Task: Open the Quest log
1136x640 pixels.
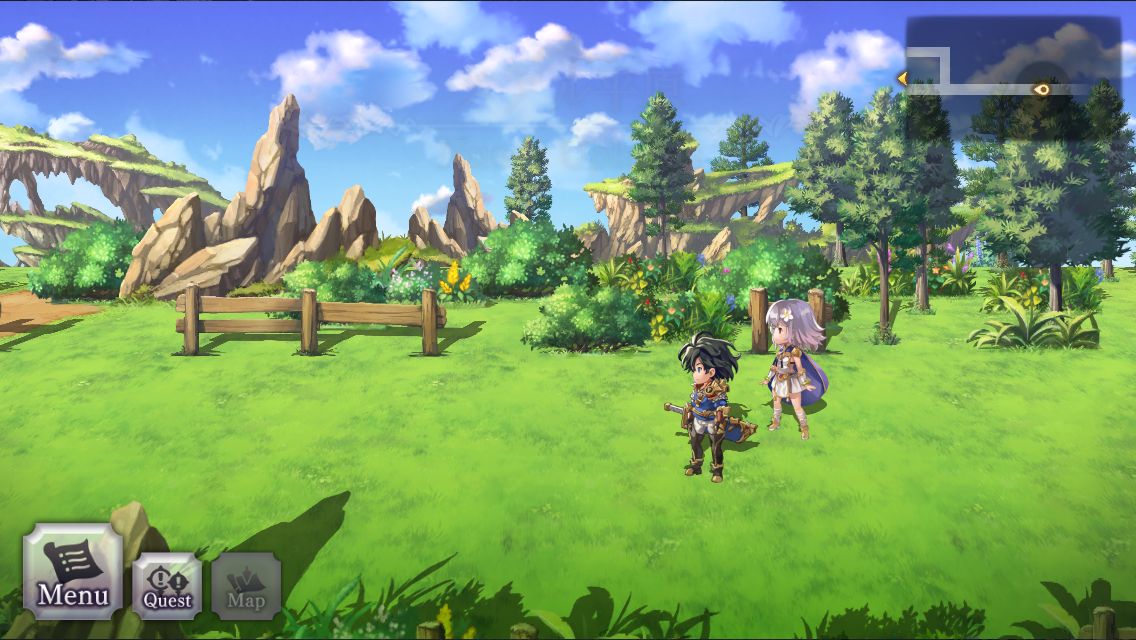Action: click(x=167, y=586)
